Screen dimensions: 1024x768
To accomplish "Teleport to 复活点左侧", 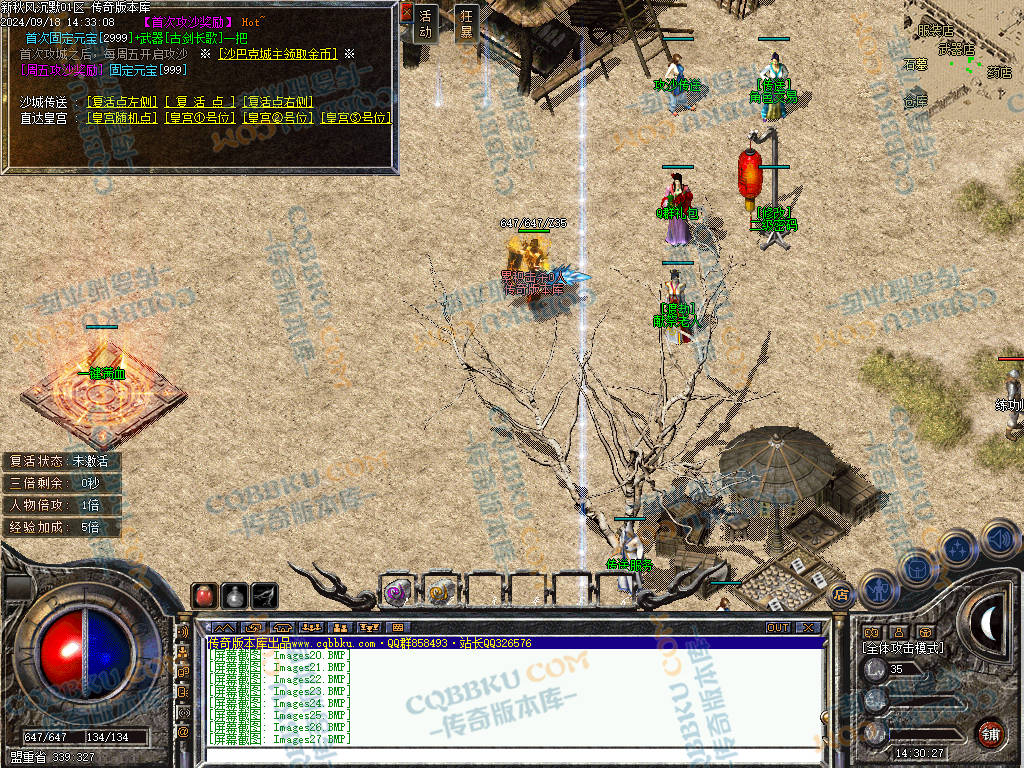I will pyautogui.click(x=121, y=102).
